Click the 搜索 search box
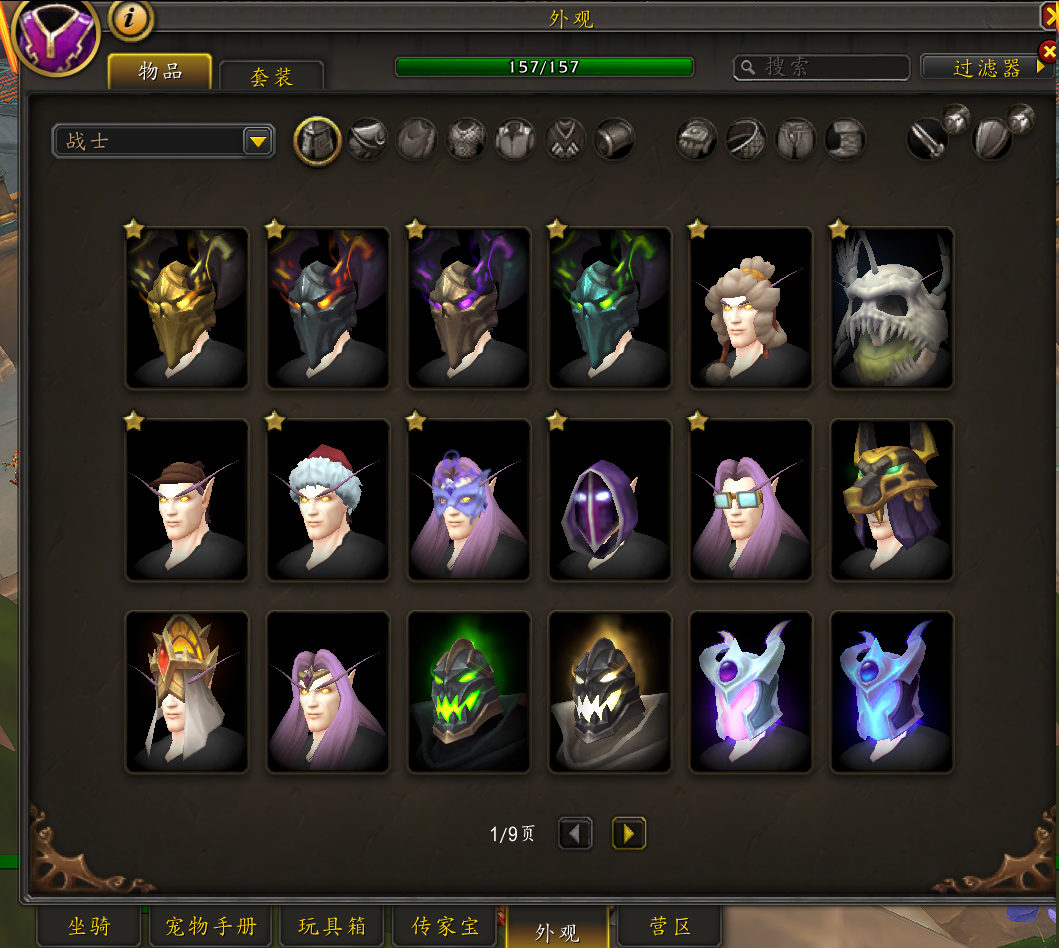 pos(822,67)
